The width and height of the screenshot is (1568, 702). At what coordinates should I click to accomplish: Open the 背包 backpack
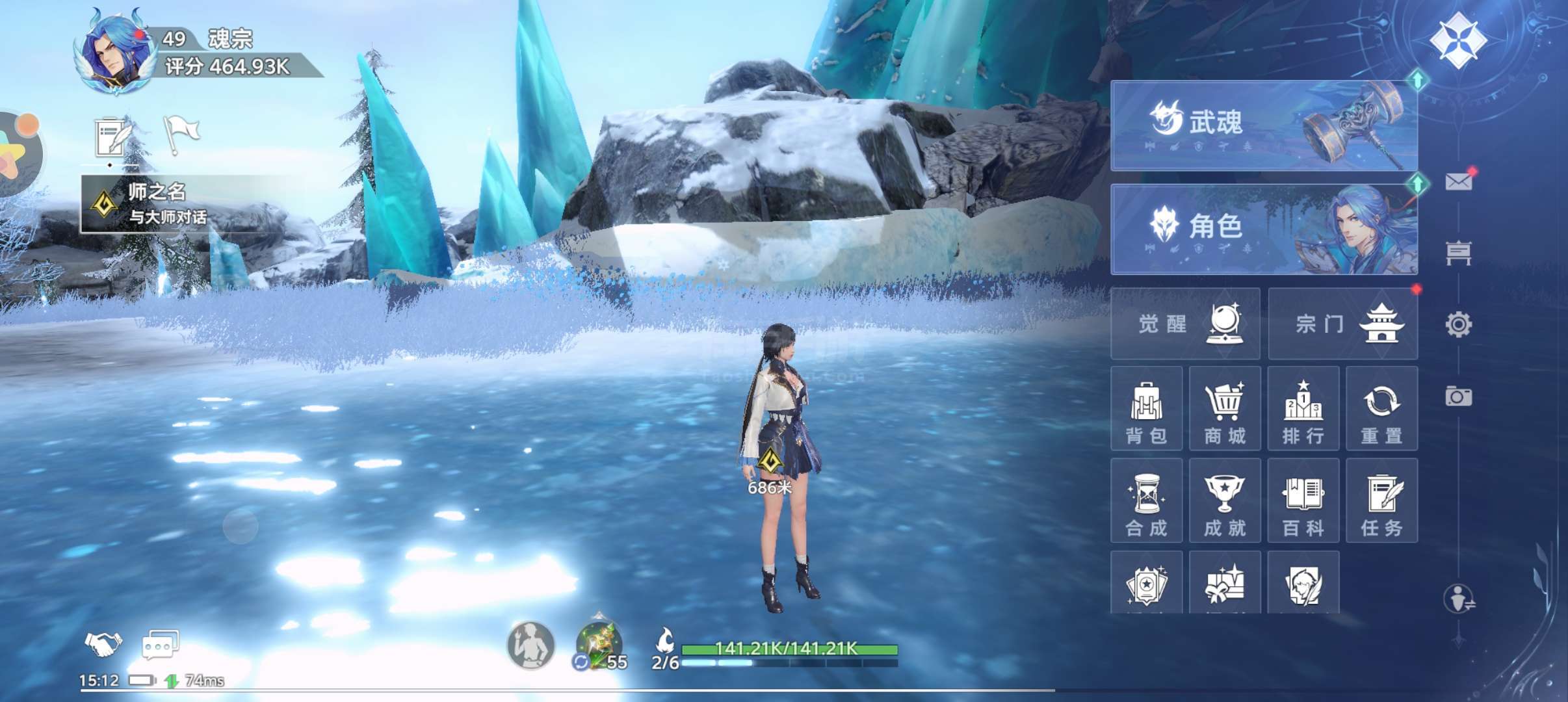pos(1146,408)
